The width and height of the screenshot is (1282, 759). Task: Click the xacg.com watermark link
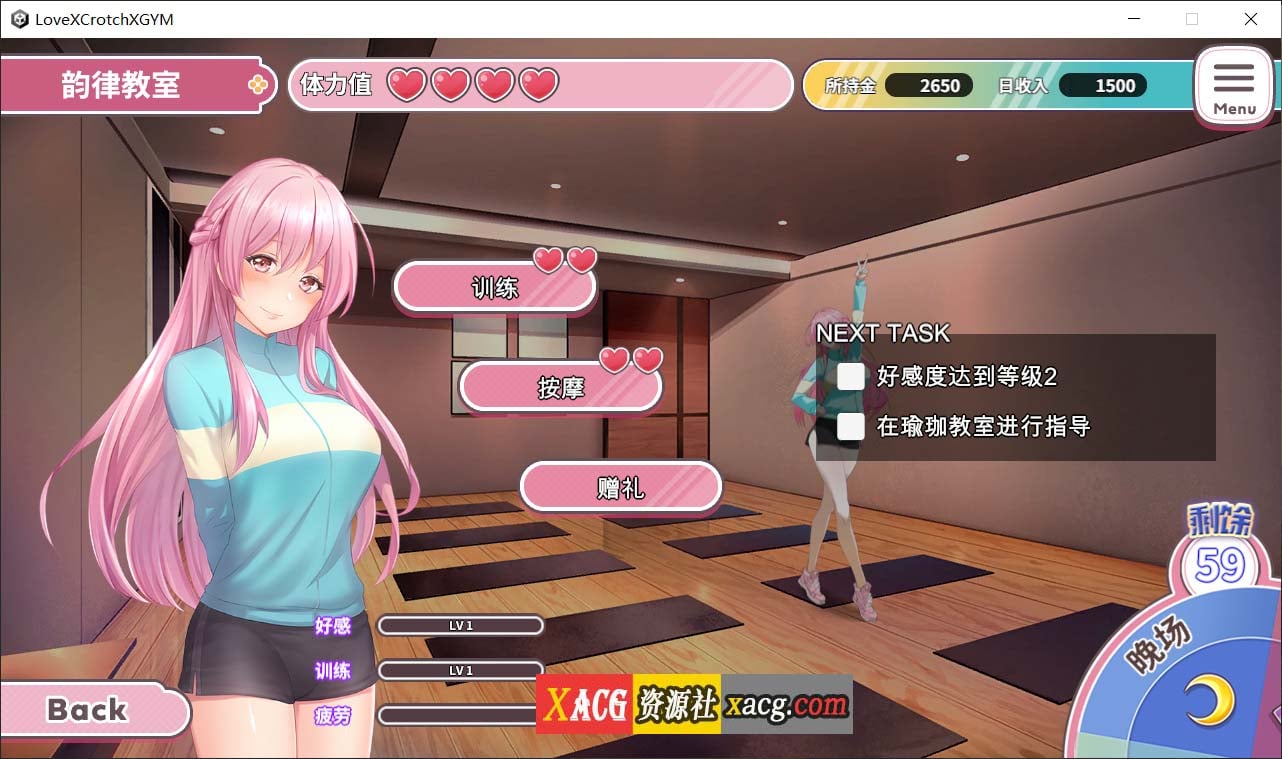(786, 706)
